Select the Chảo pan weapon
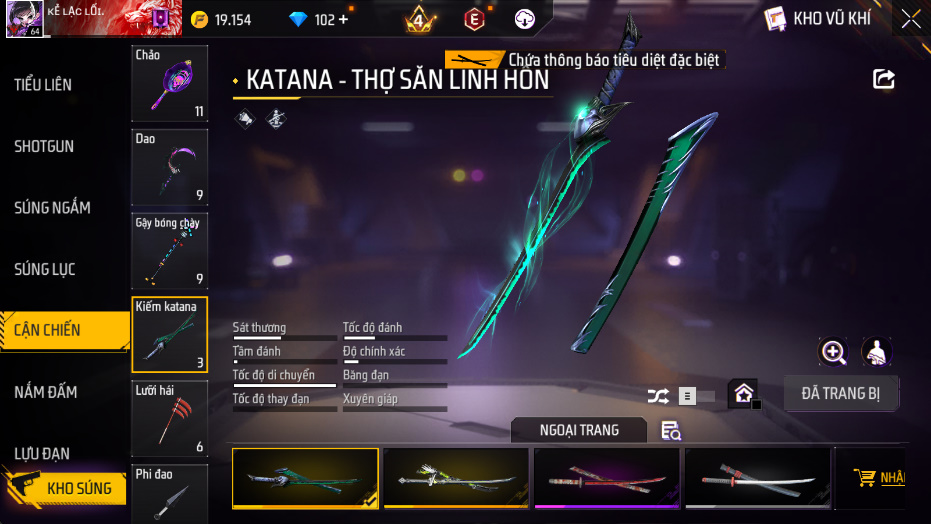 (169, 84)
